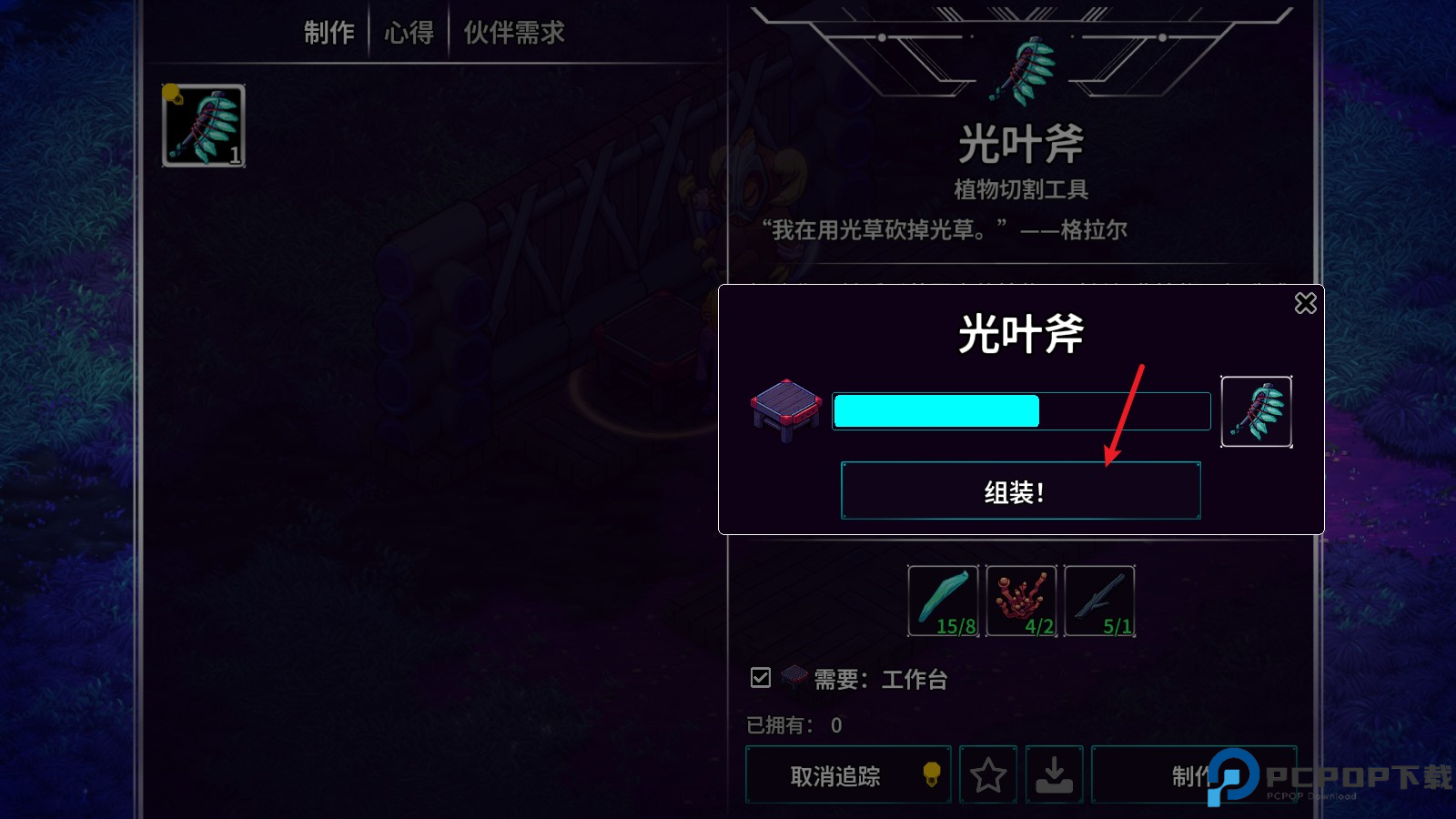This screenshot has width=1456, height=819.
Task: Open the 伙伴需求 tab
Action: tap(514, 32)
